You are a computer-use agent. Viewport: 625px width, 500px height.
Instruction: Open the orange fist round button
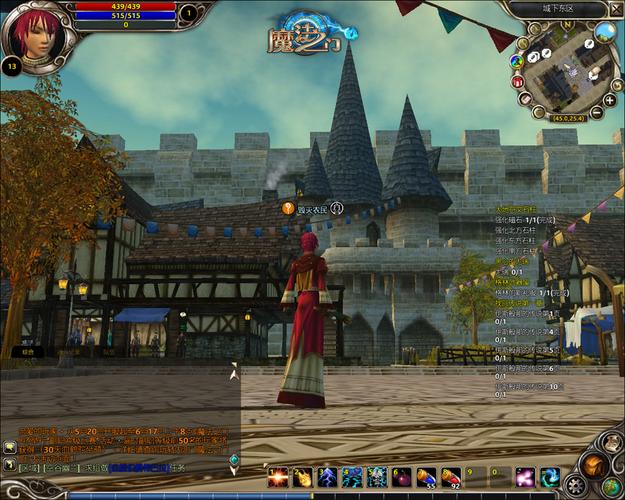click(596, 464)
